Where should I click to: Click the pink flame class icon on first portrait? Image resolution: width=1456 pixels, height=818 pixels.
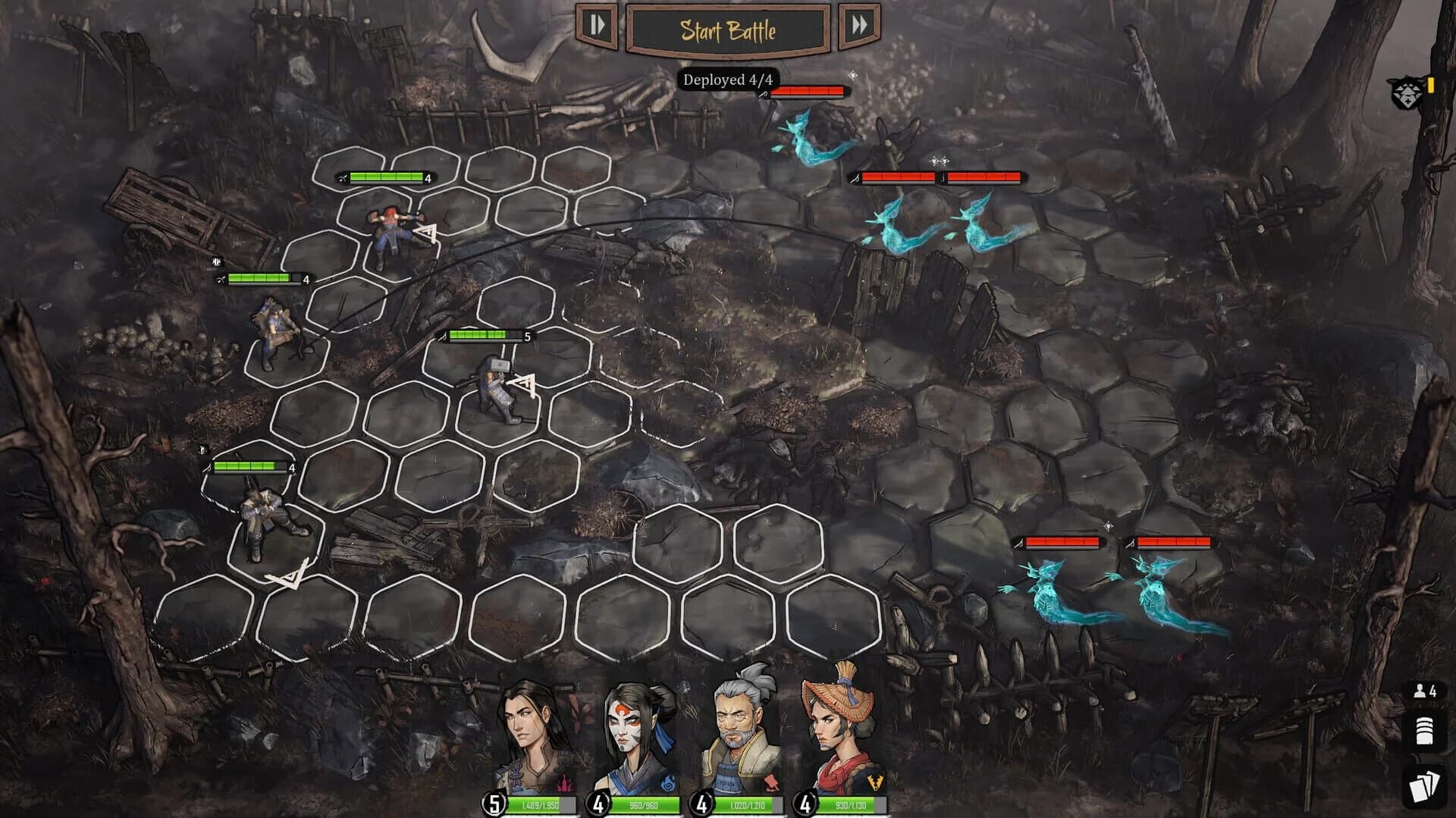point(565,781)
